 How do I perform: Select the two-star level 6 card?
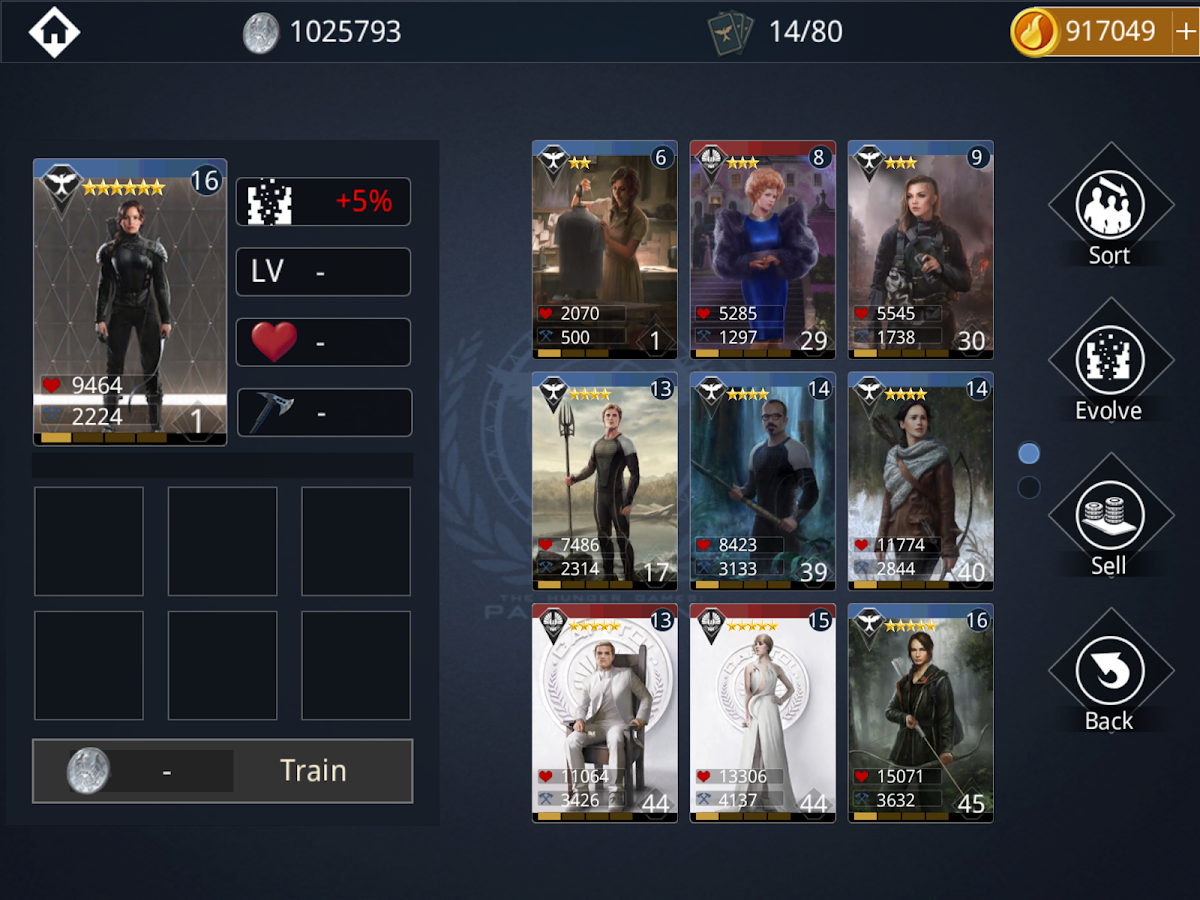pos(604,250)
